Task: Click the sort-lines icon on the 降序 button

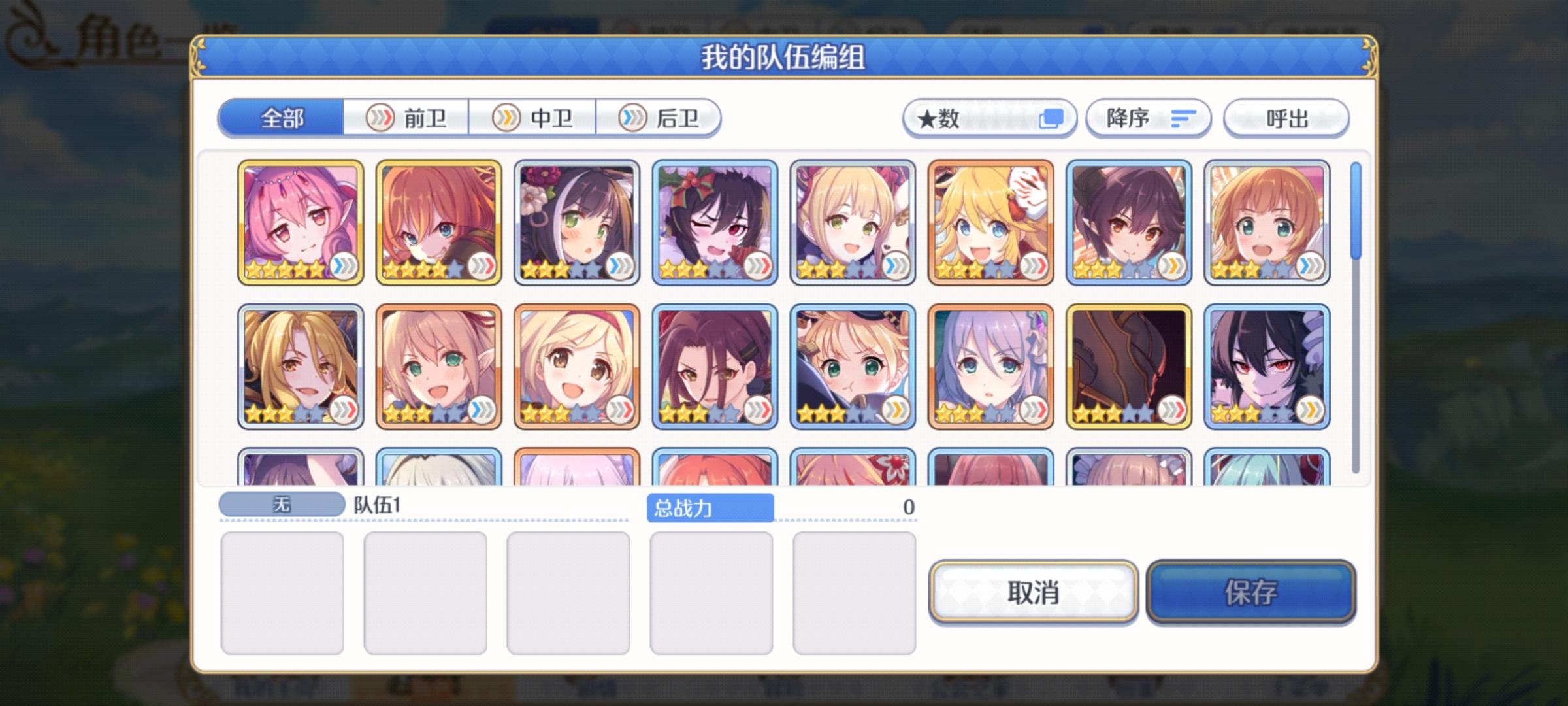Action: pos(1180,118)
